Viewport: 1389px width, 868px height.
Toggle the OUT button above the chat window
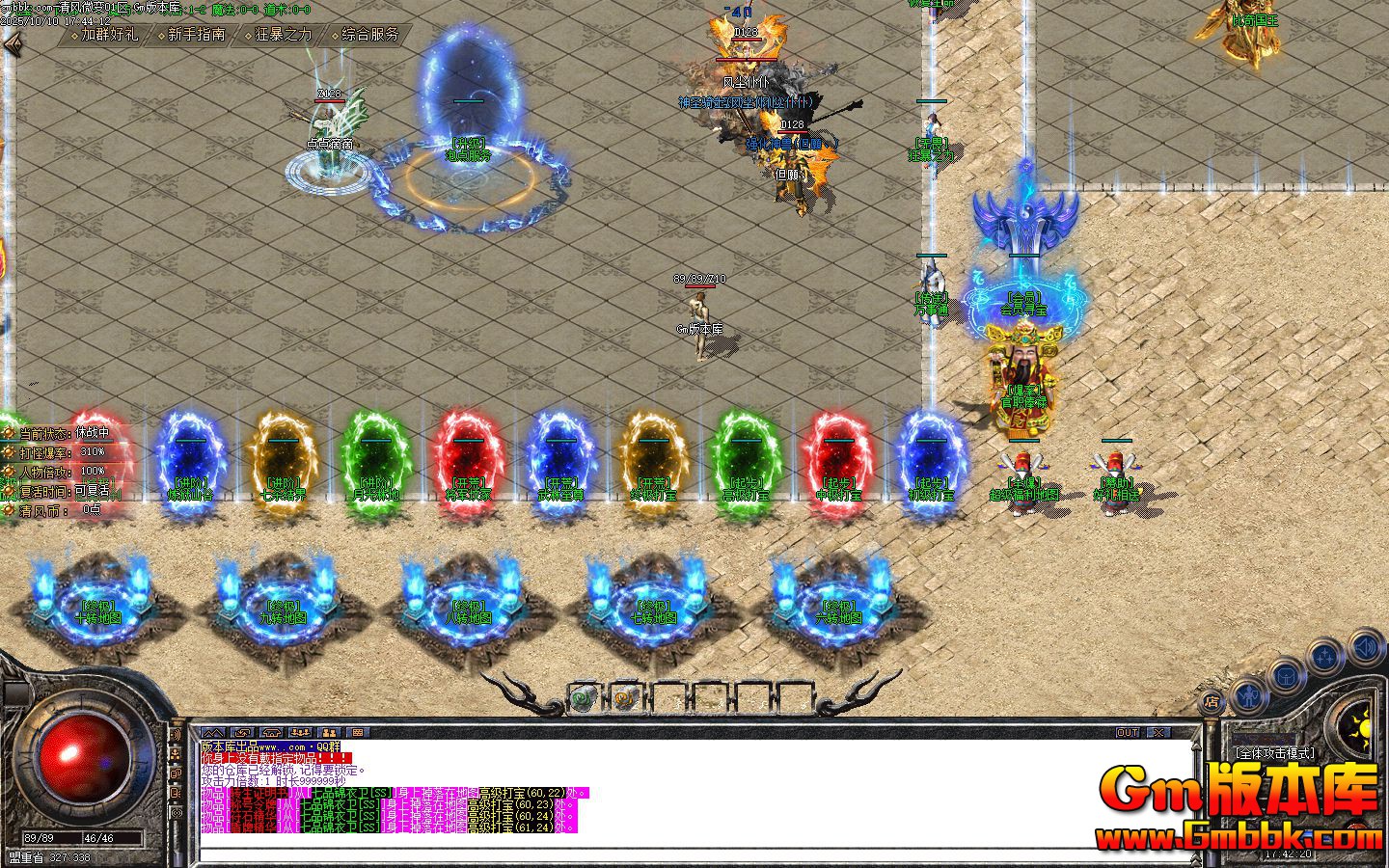point(1126,732)
